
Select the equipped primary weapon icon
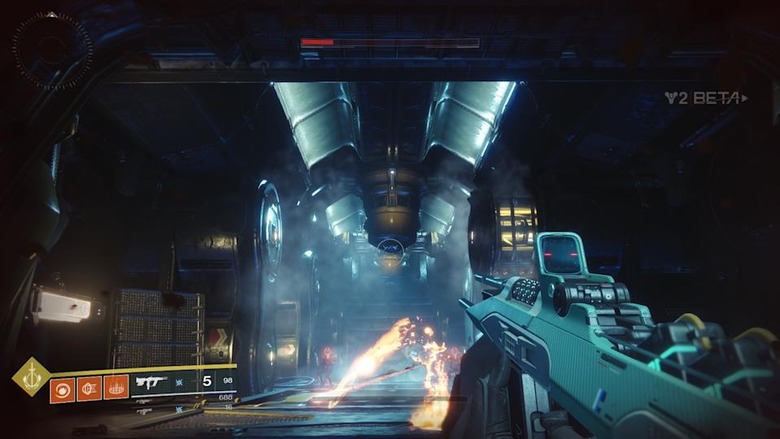pyautogui.click(x=152, y=382)
